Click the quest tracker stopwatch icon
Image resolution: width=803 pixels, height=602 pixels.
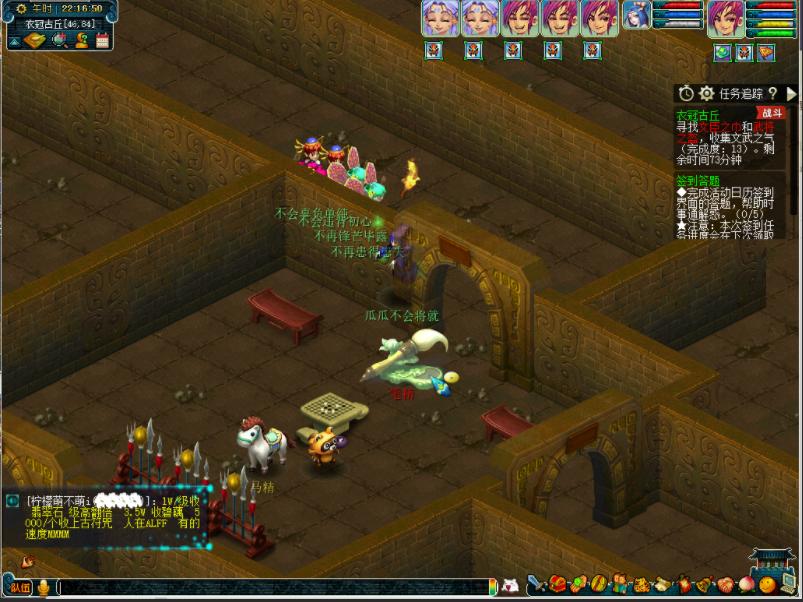click(x=686, y=93)
